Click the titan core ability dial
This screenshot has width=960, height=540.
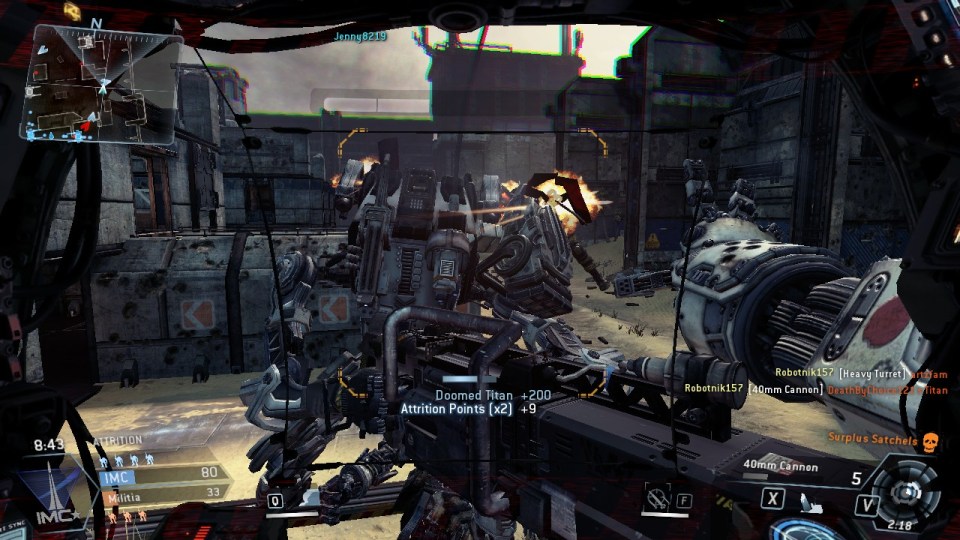[x=906, y=491]
